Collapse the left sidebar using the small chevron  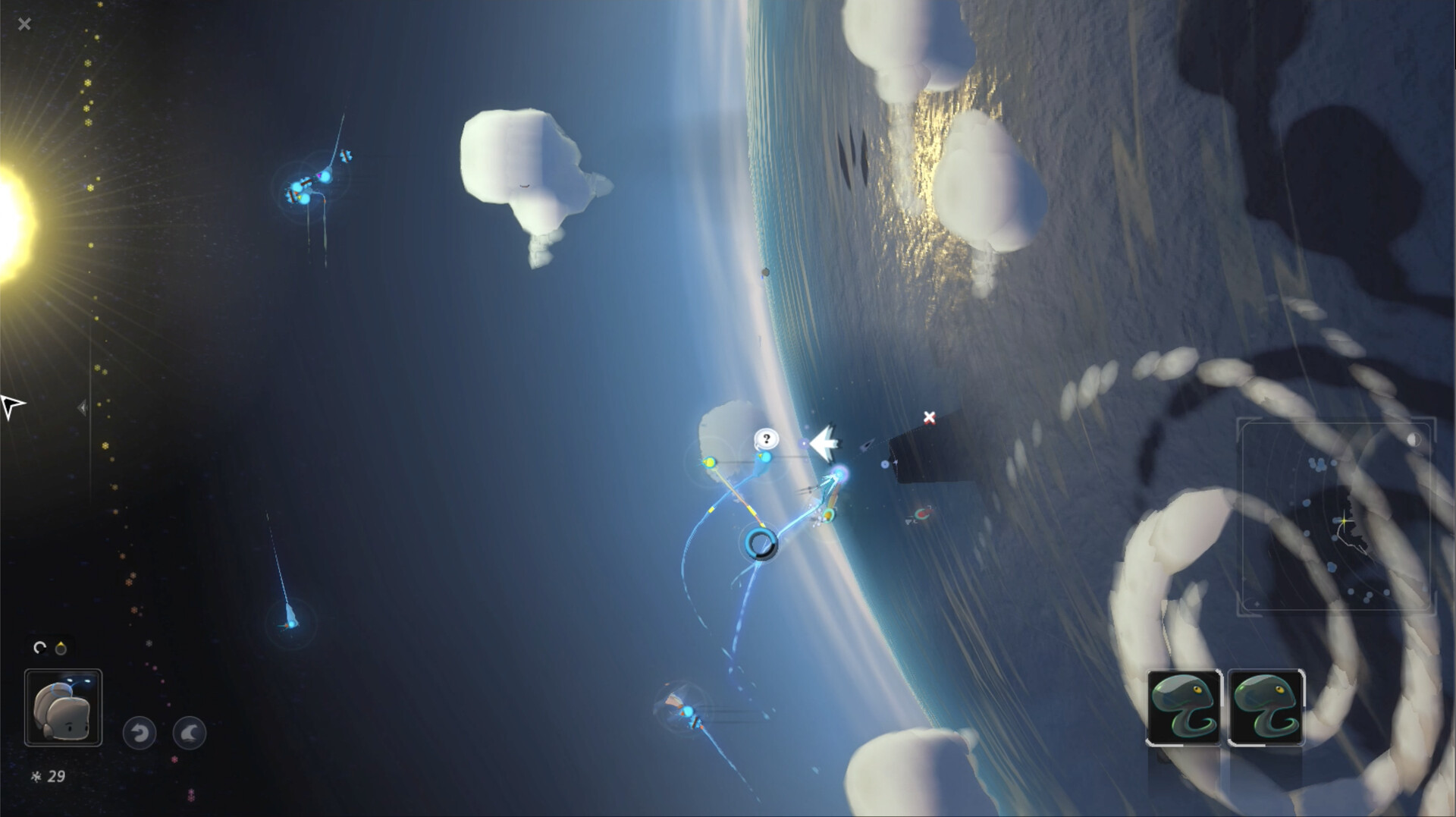click(x=83, y=407)
